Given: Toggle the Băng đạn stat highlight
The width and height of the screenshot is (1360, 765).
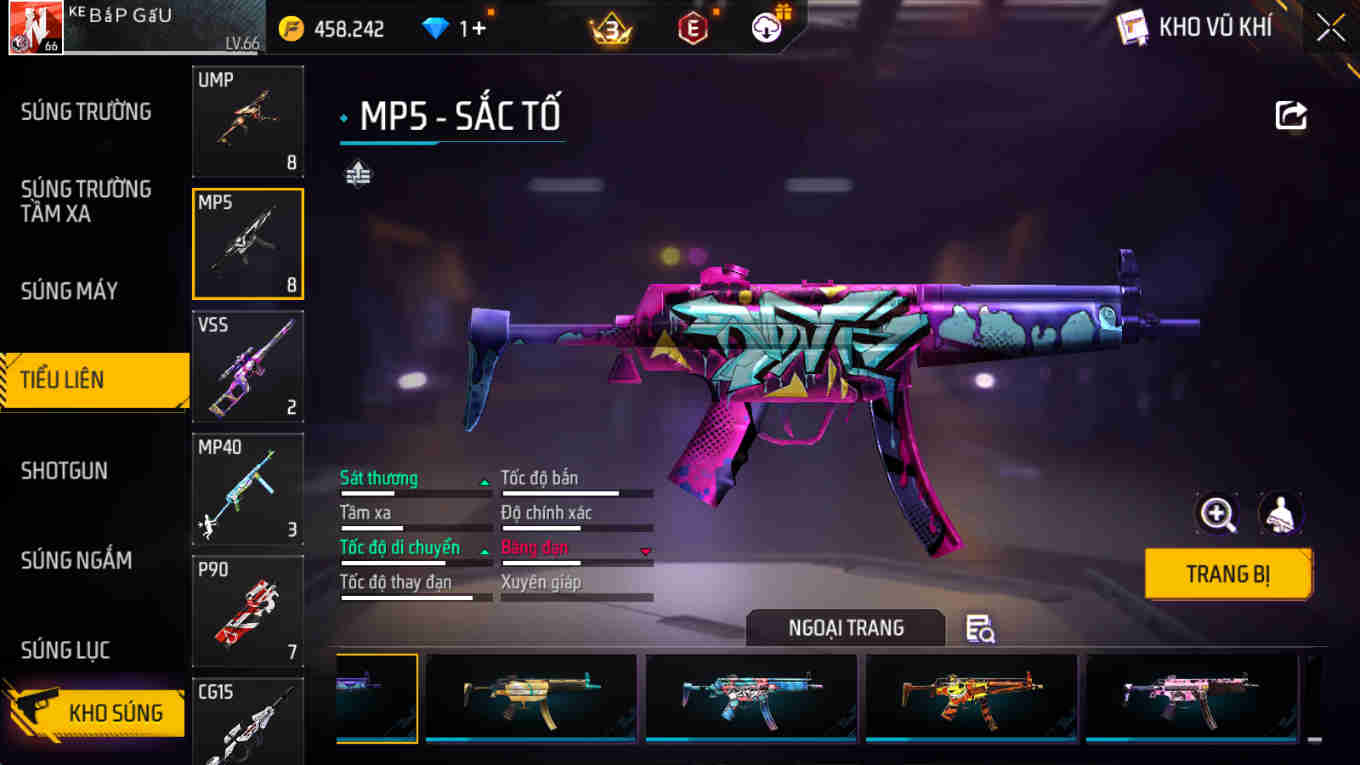Looking at the screenshot, I should coord(533,547).
